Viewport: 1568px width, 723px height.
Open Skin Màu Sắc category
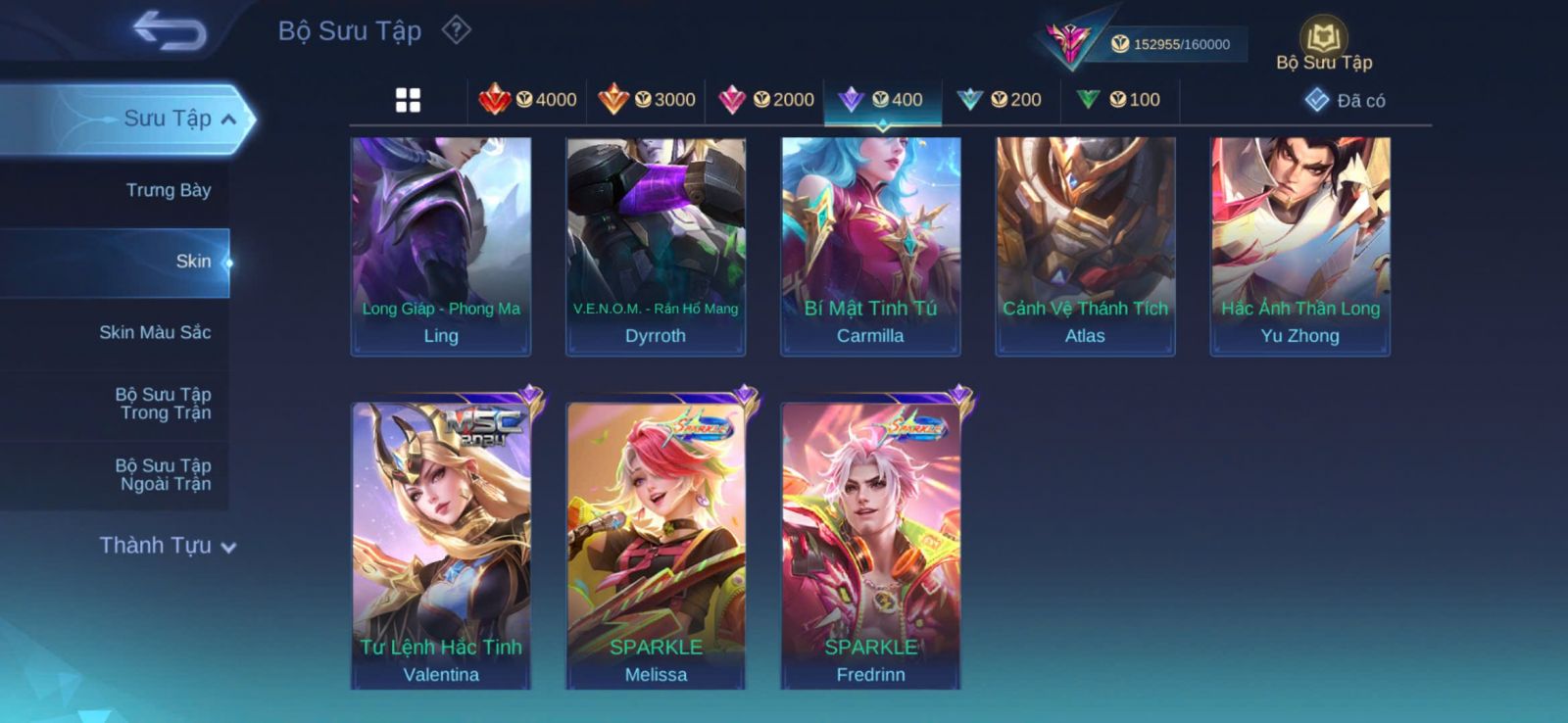pyautogui.click(x=155, y=332)
